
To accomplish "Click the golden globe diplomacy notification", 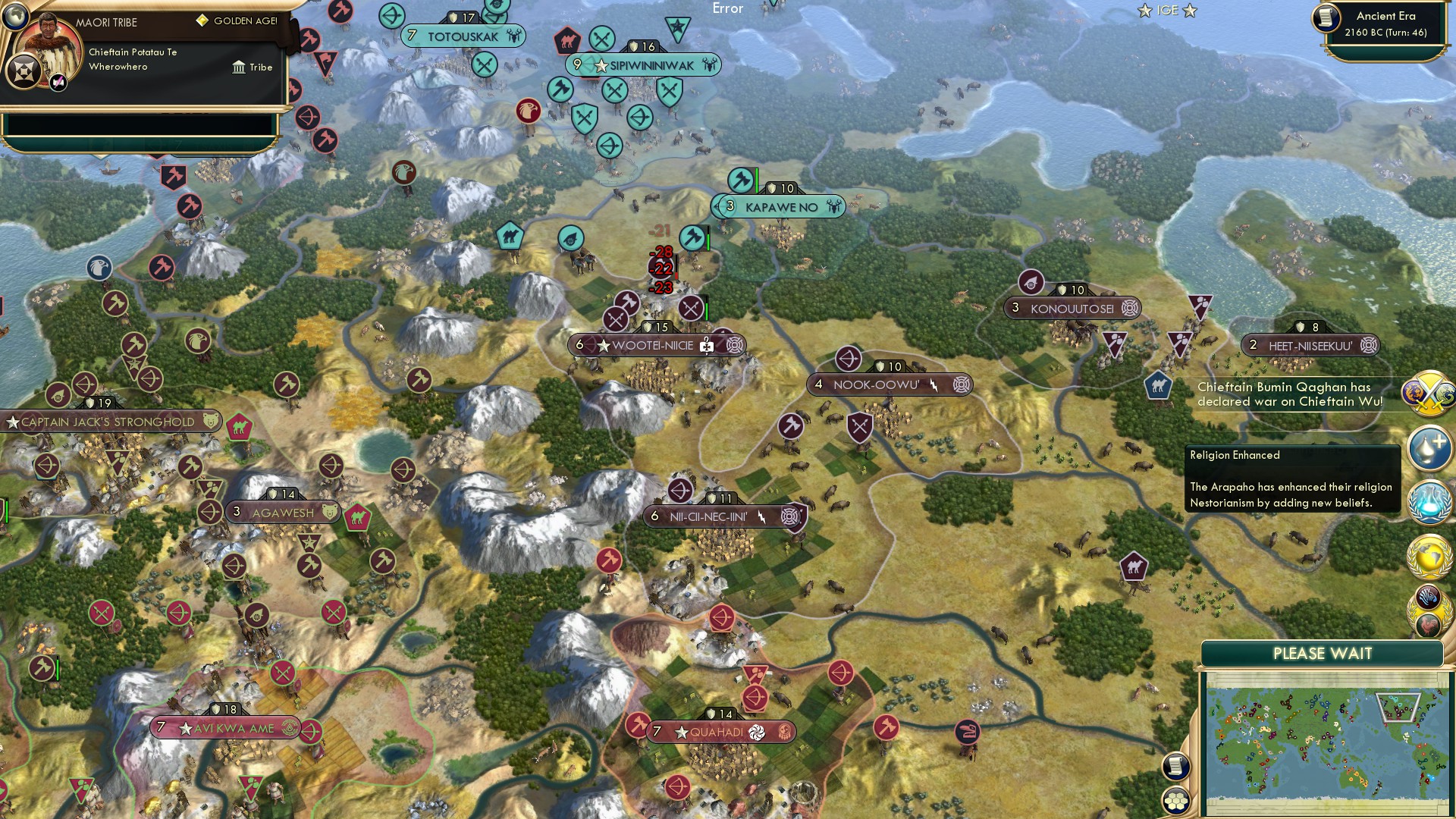I will coord(1430,555).
